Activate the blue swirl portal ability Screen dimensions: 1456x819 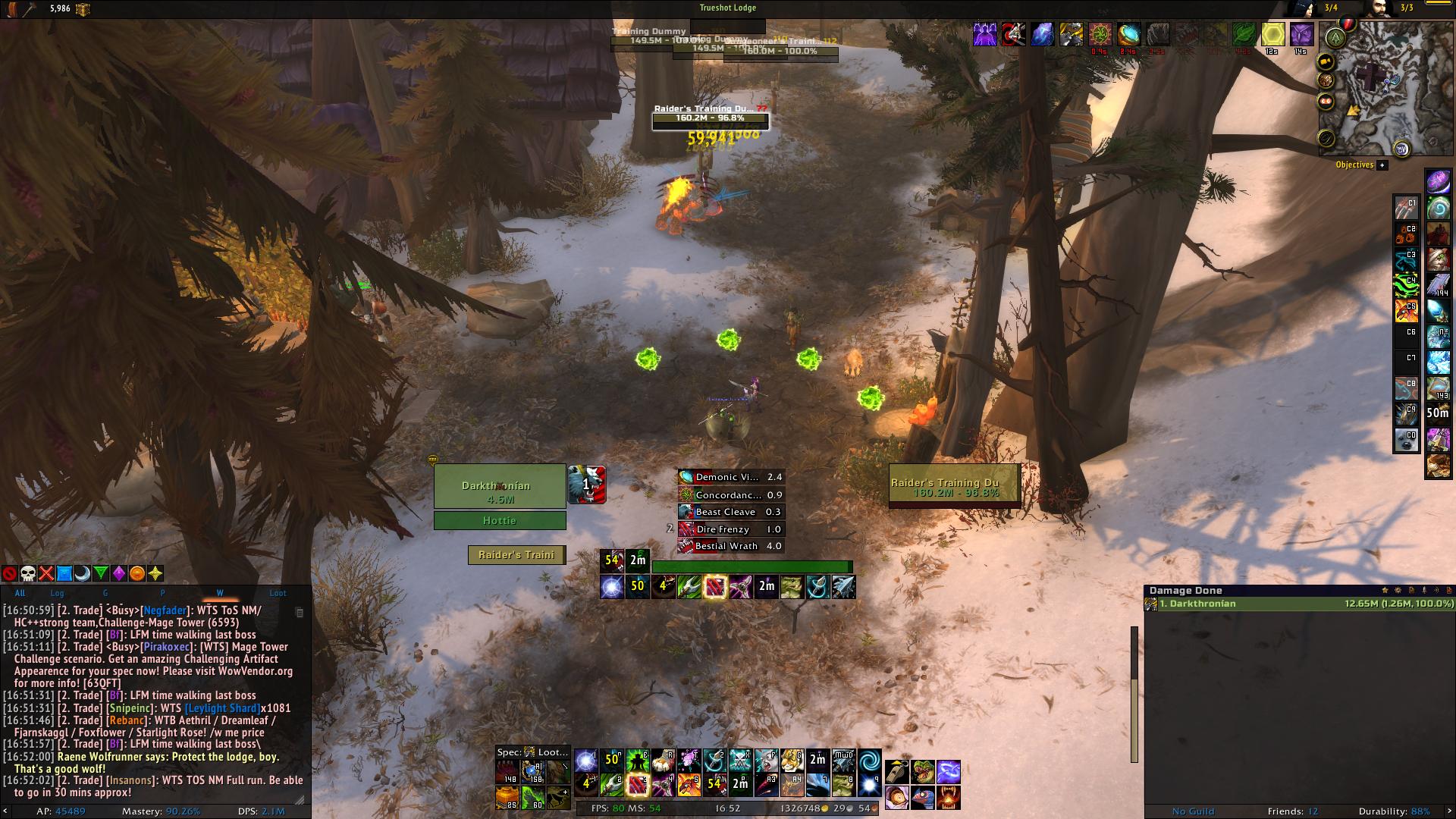pyautogui.click(x=869, y=759)
